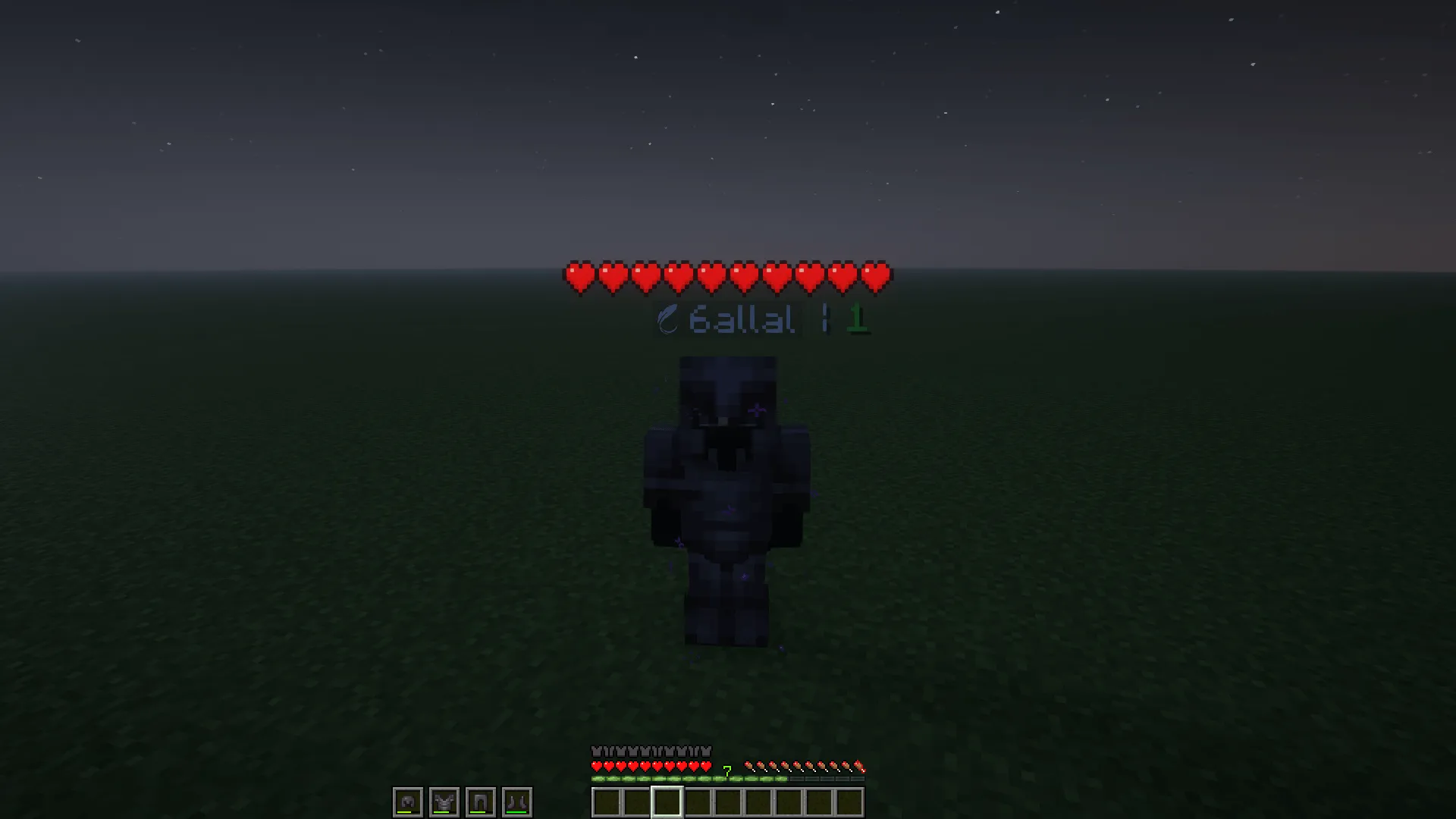The image size is (1456, 819).
Task: Click the player name 6allal
Action: [x=743, y=319]
